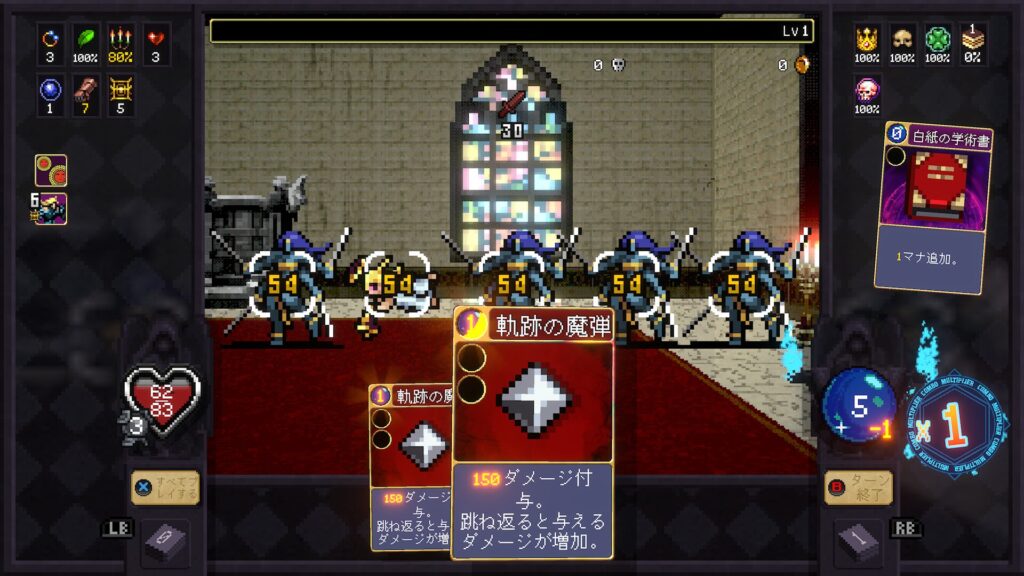The height and width of the screenshot is (576, 1024).
Task: Play the highlighted 軌跡の魔弾 card
Action: tap(533, 430)
